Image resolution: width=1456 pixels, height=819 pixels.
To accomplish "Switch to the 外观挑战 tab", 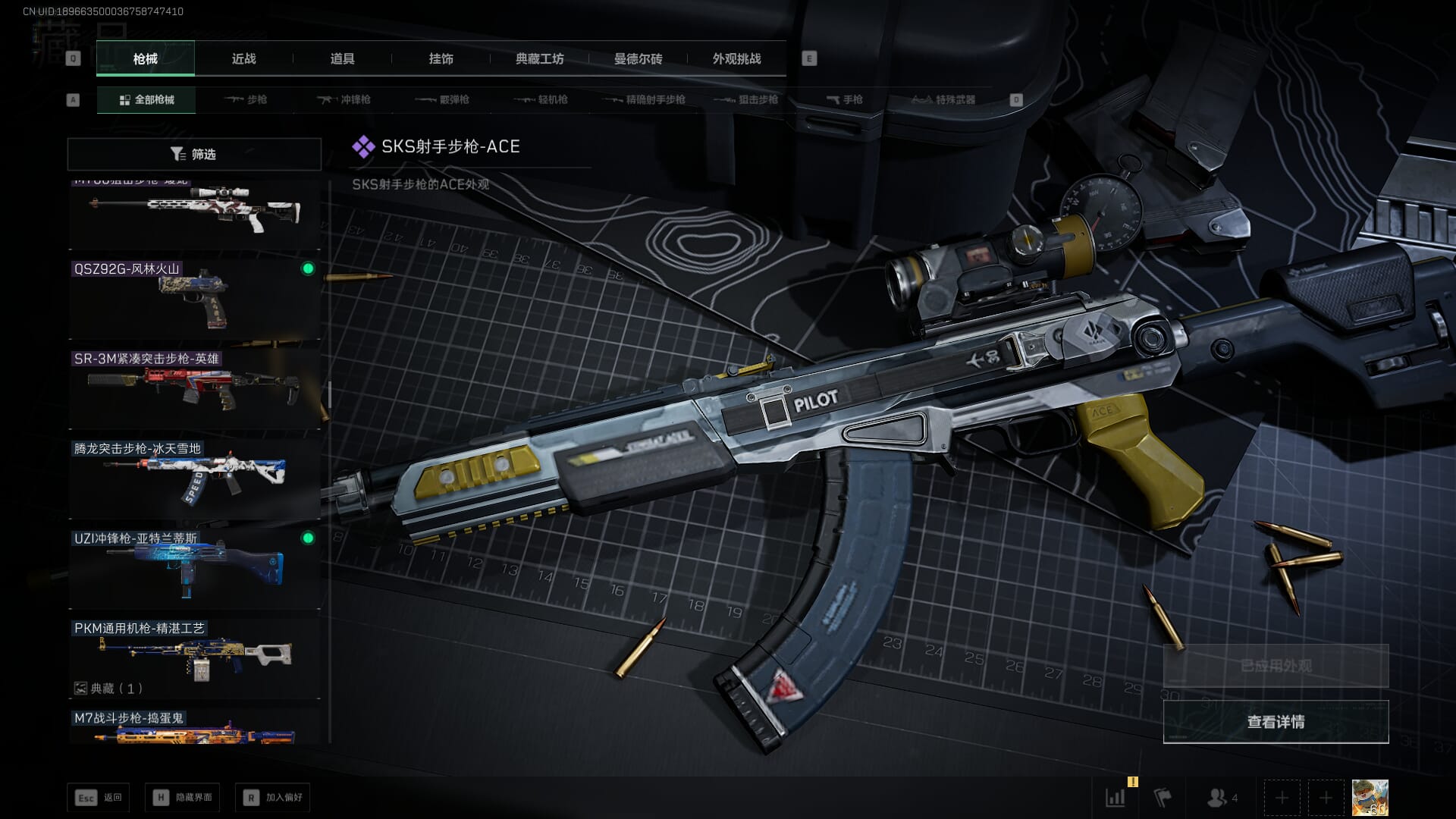I will click(736, 59).
